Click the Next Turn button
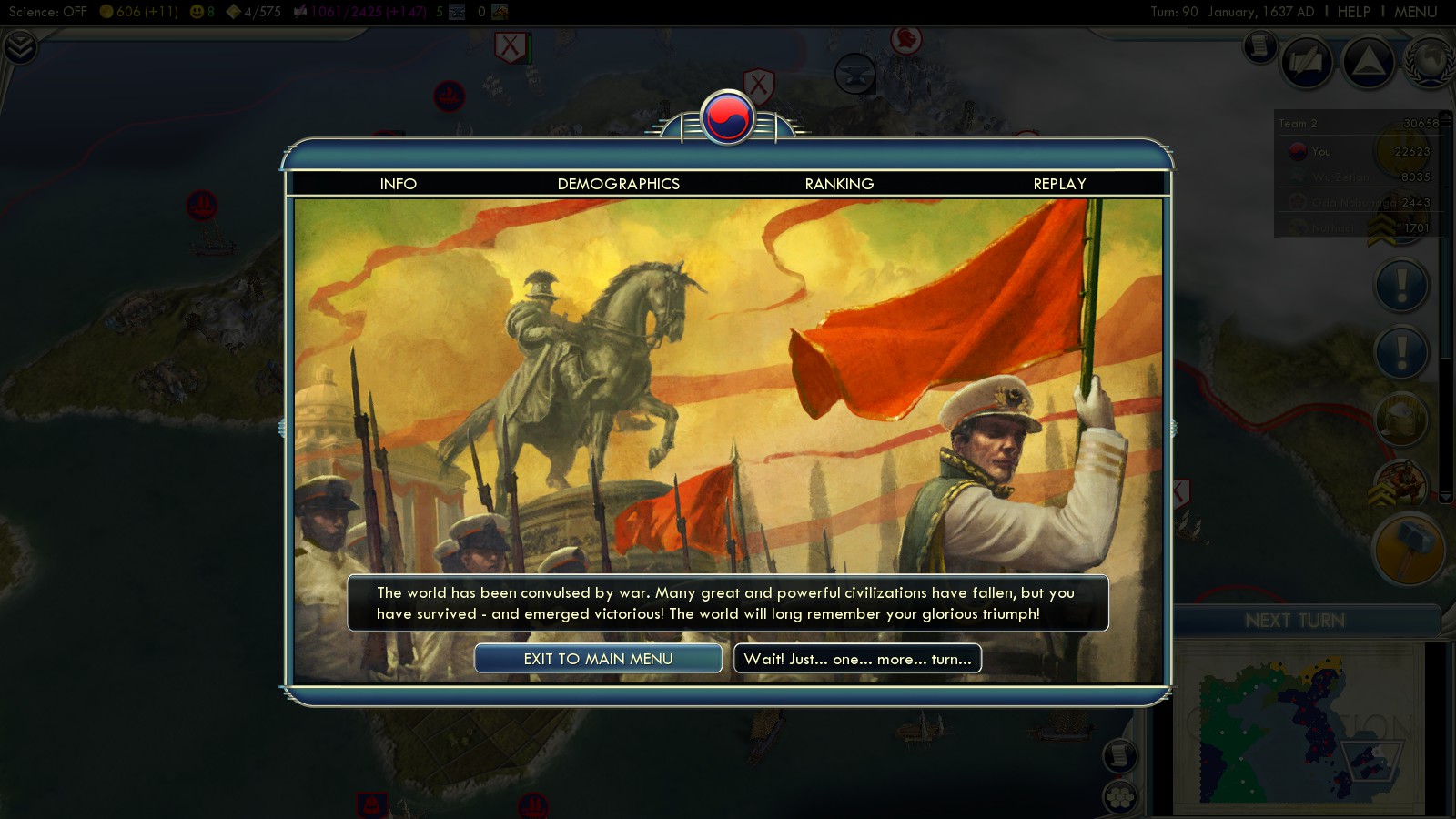Screen dimensions: 1456x819 tap(1294, 621)
